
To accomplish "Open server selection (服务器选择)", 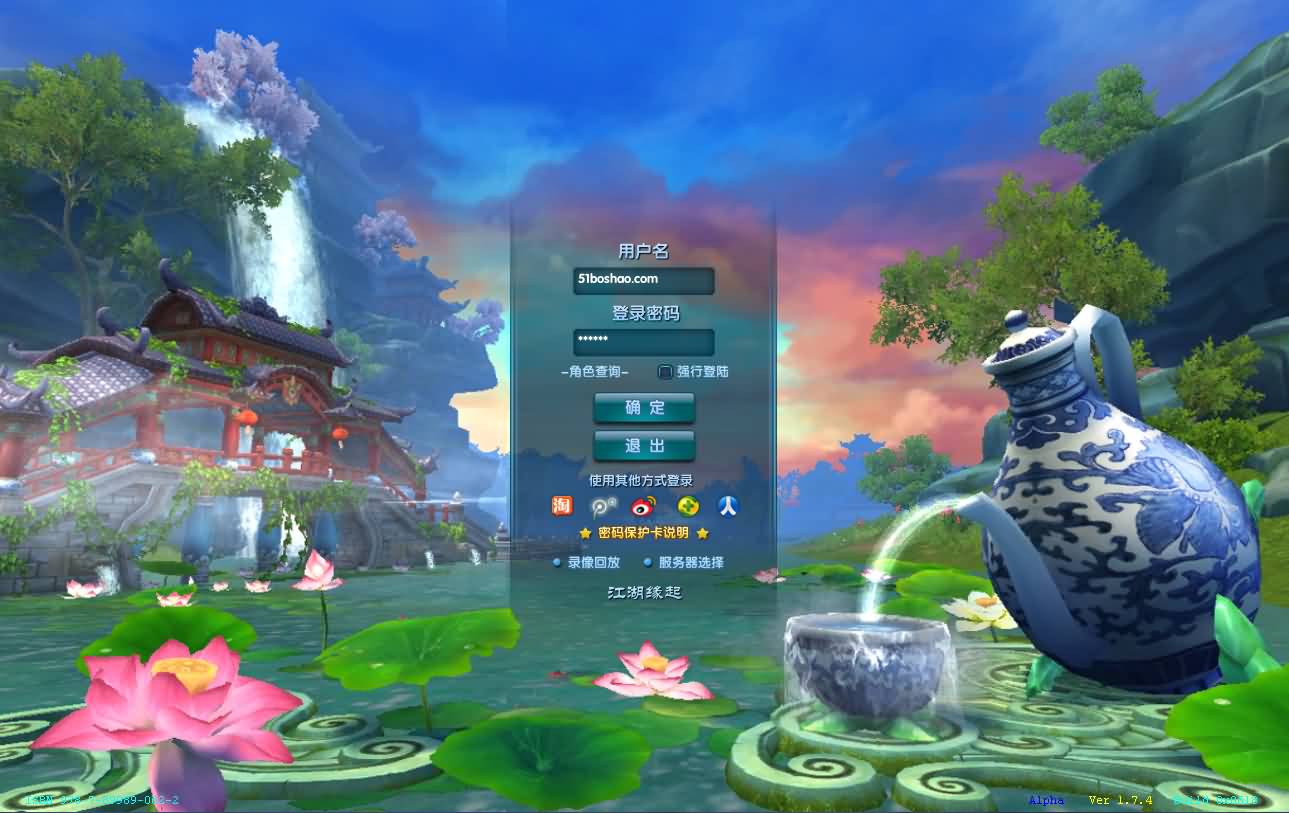I will [690, 563].
